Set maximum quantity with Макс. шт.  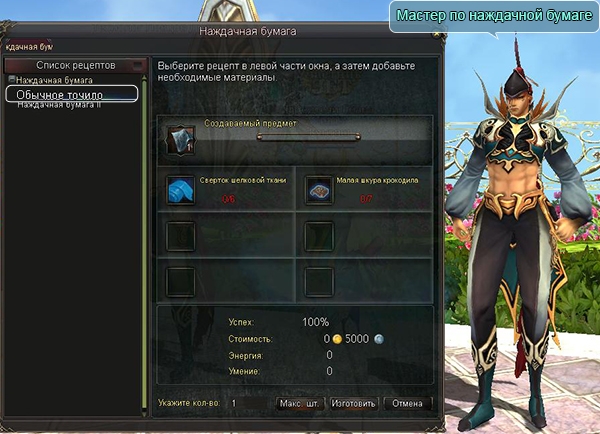(298, 404)
